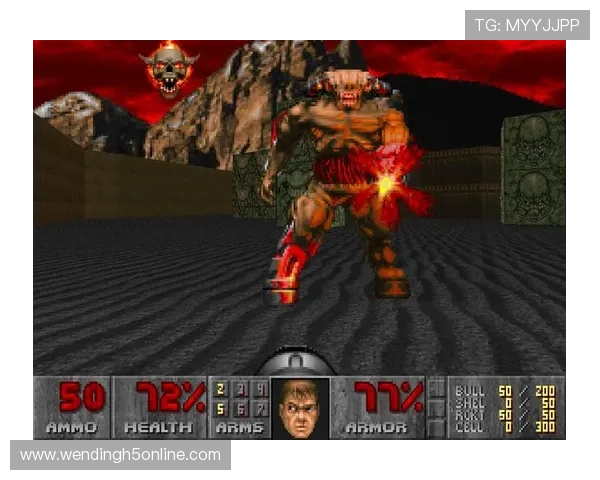600x480 pixels.
Task: Select weapon number 2 in ARMS panel
Action: pyautogui.click(x=222, y=389)
